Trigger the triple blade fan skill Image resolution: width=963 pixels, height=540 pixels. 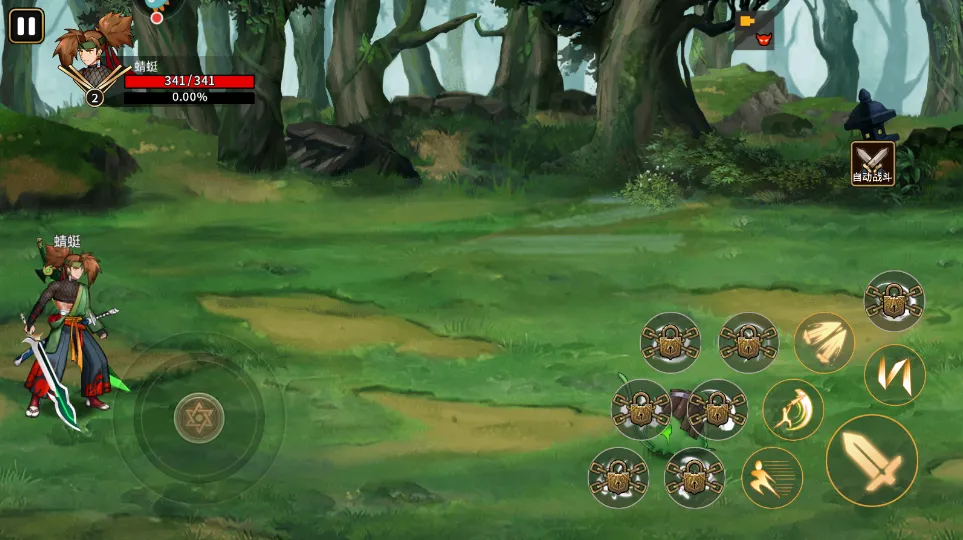click(x=824, y=343)
